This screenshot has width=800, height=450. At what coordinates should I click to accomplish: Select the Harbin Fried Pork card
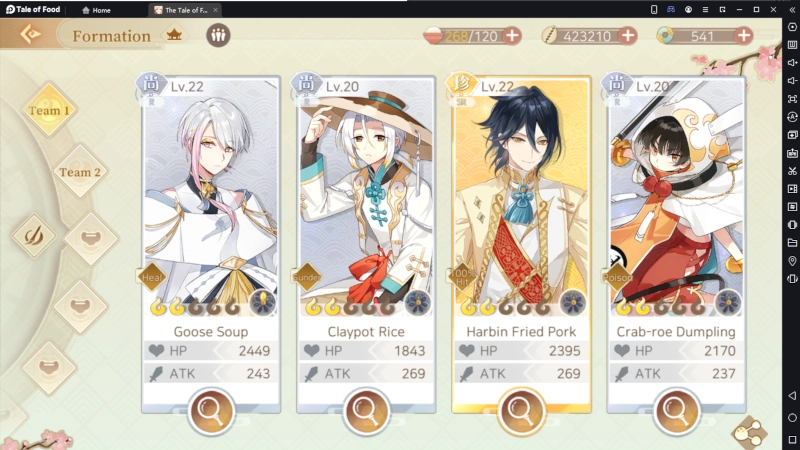click(520, 200)
